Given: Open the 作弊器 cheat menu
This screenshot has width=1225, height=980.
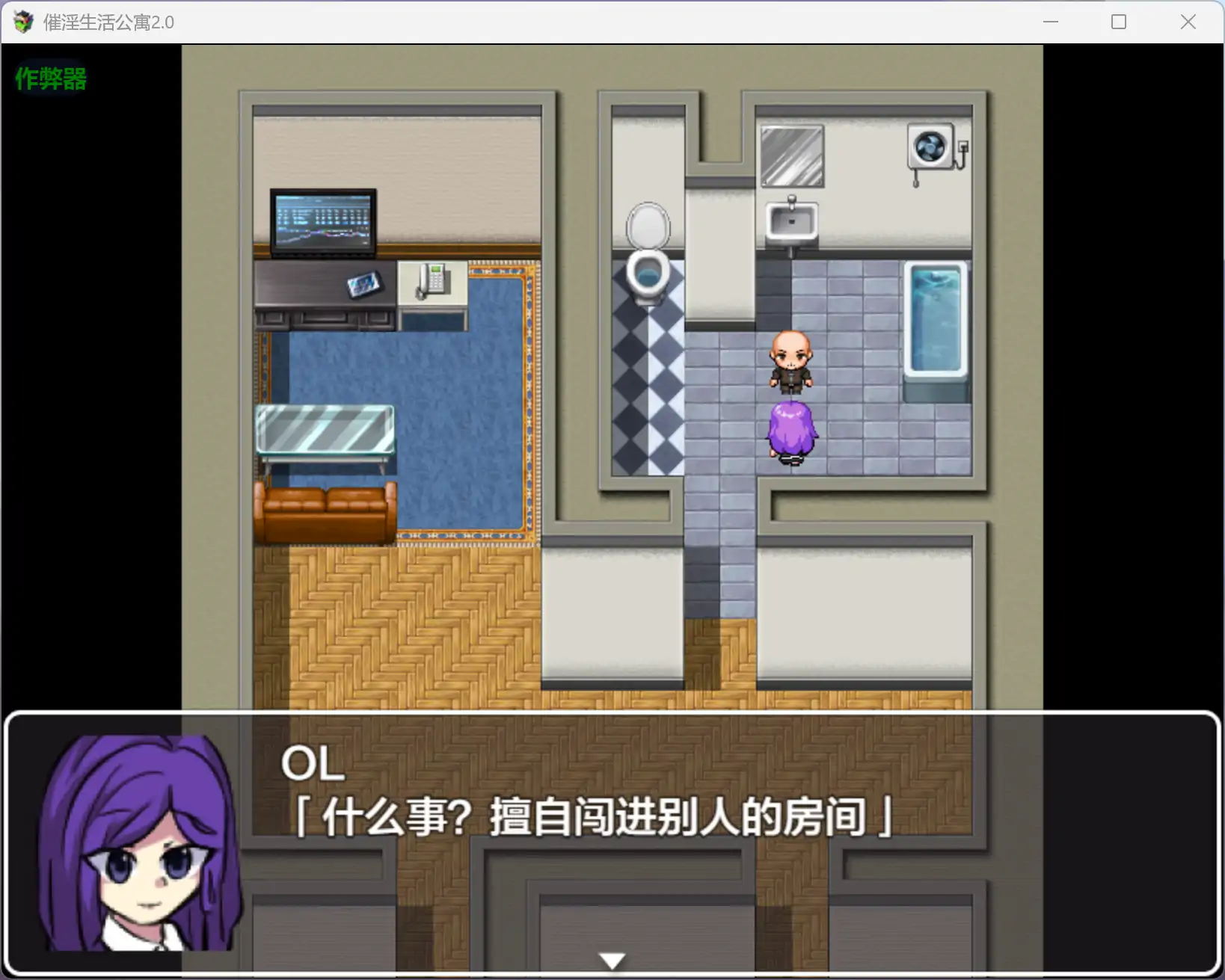Looking at the screenshot, I should 49,79.
